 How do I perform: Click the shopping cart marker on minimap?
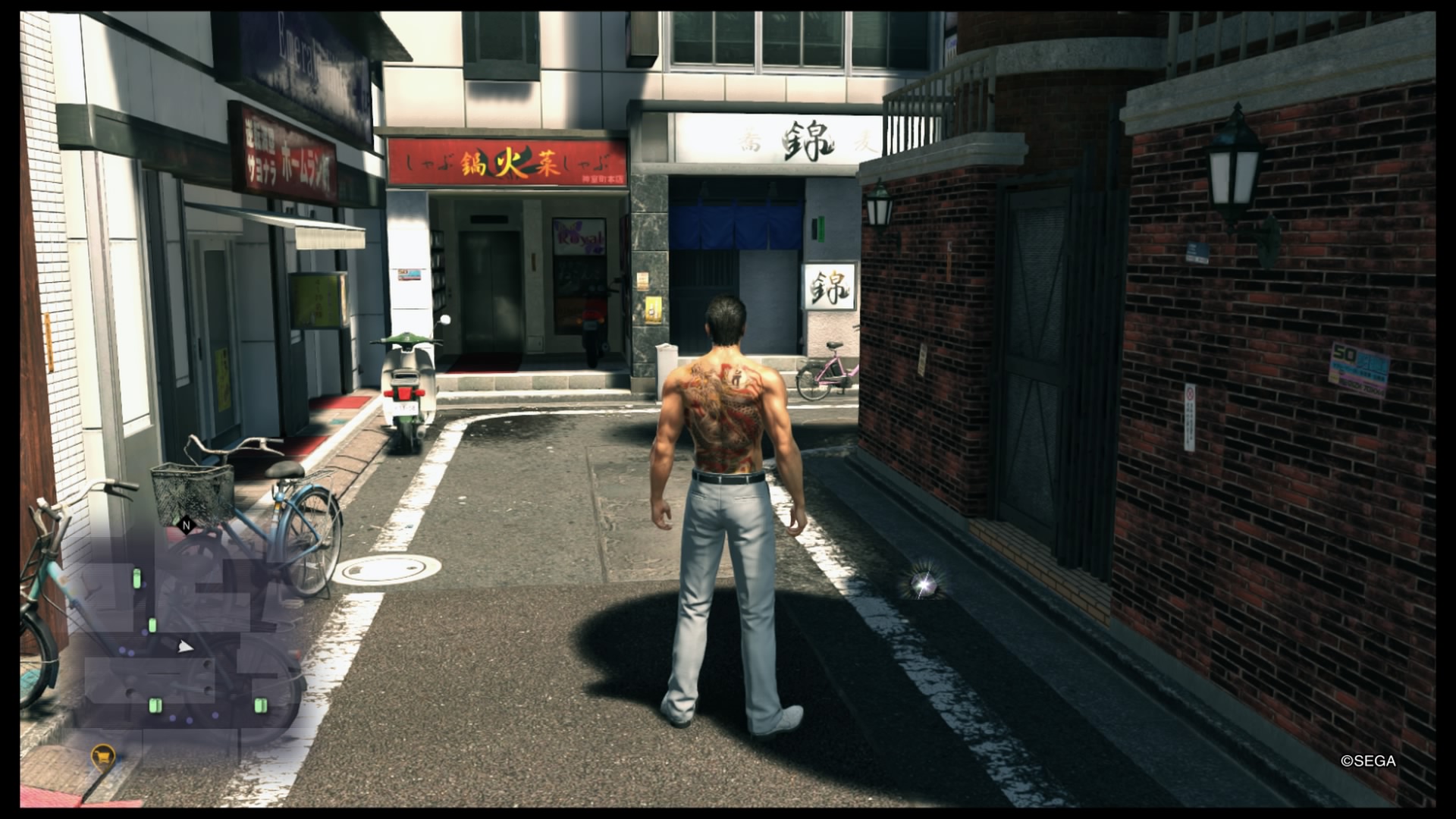(103, 755)
